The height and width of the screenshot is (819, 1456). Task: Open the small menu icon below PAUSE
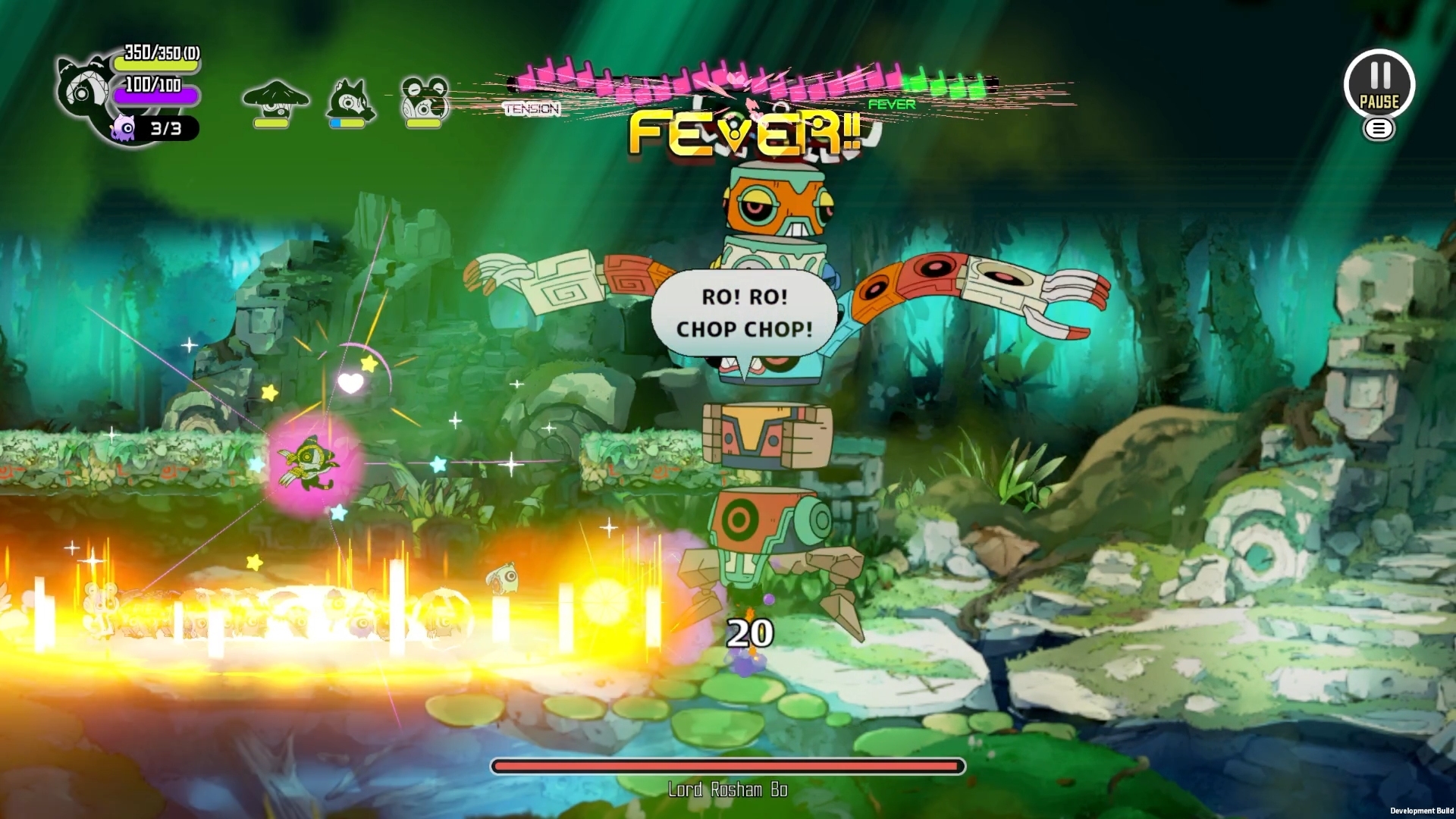click(1379, 130)
